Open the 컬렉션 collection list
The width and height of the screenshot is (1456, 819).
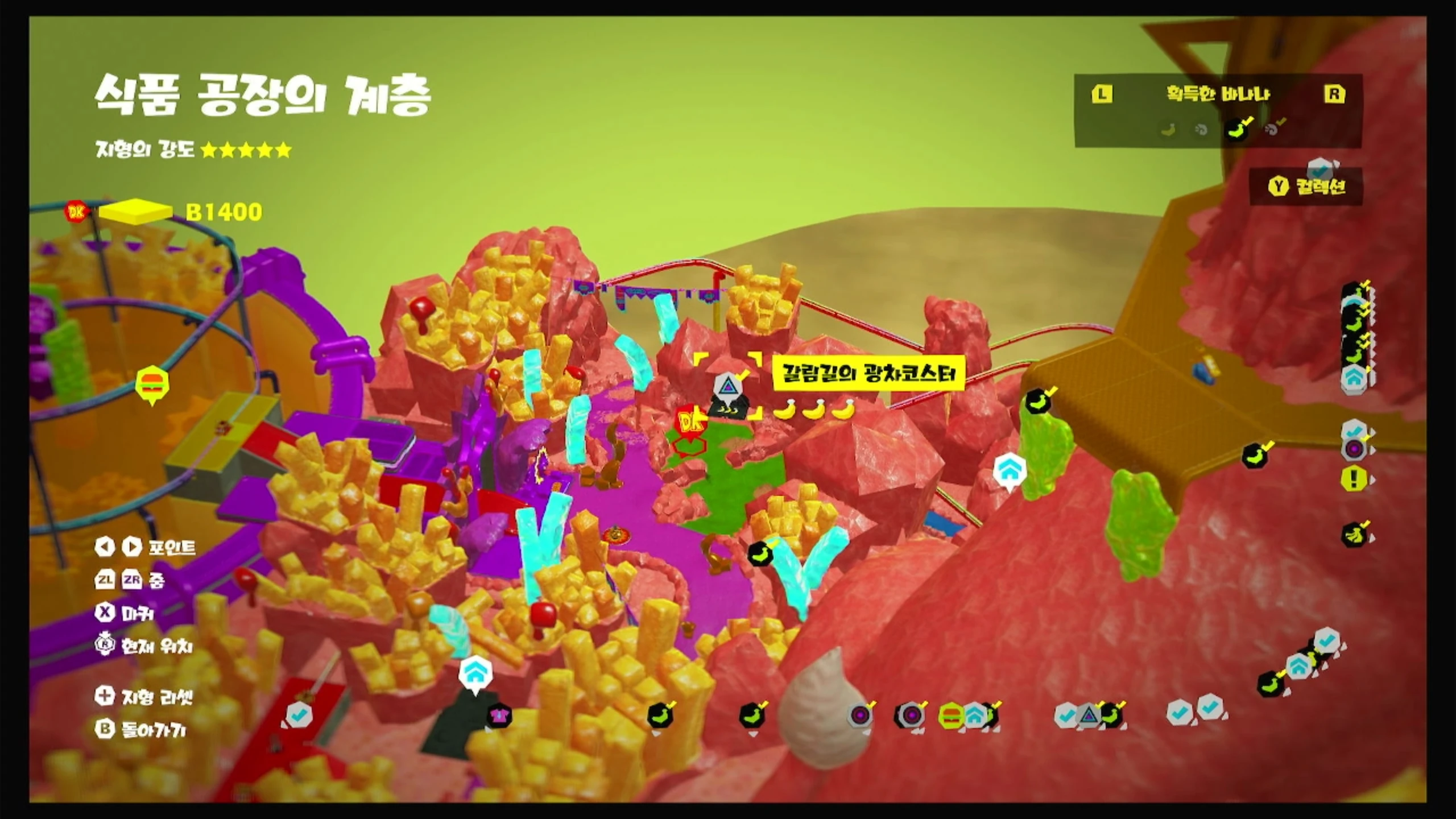pyautogui.click(x=1307, y=187)
